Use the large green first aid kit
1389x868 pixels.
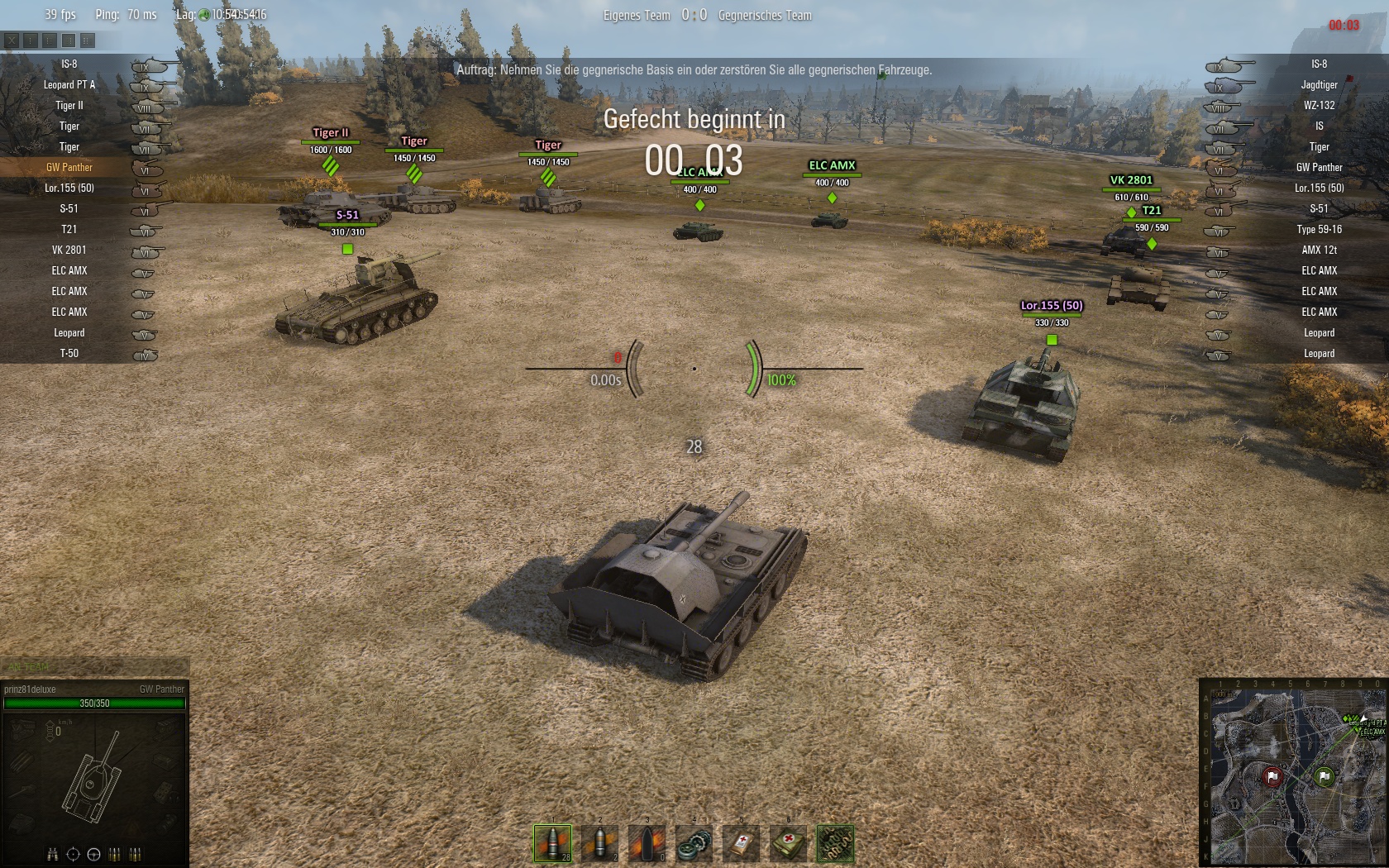point(788,844)
